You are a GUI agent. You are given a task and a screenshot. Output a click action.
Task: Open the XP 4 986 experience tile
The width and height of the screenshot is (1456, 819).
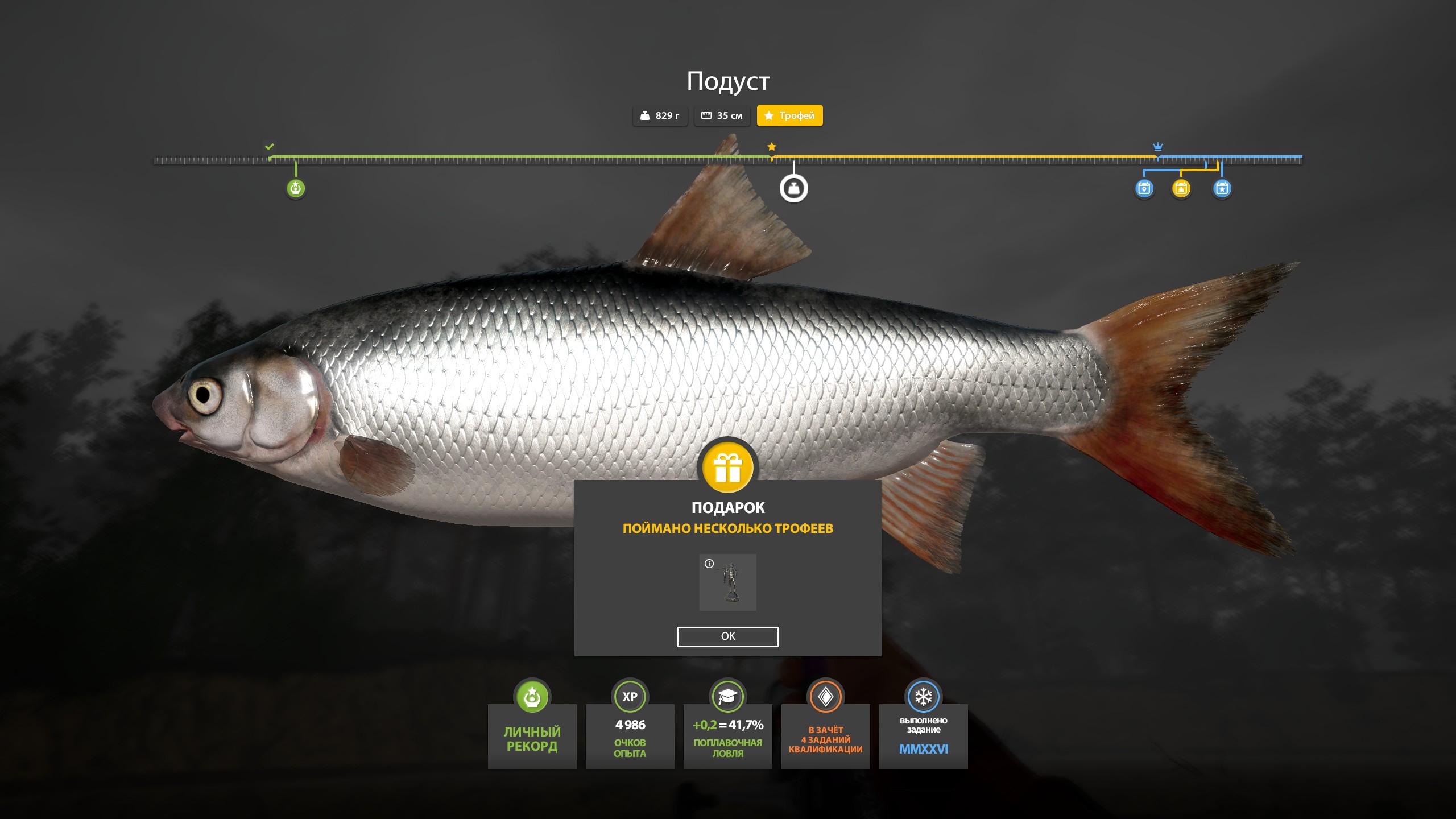630,734
